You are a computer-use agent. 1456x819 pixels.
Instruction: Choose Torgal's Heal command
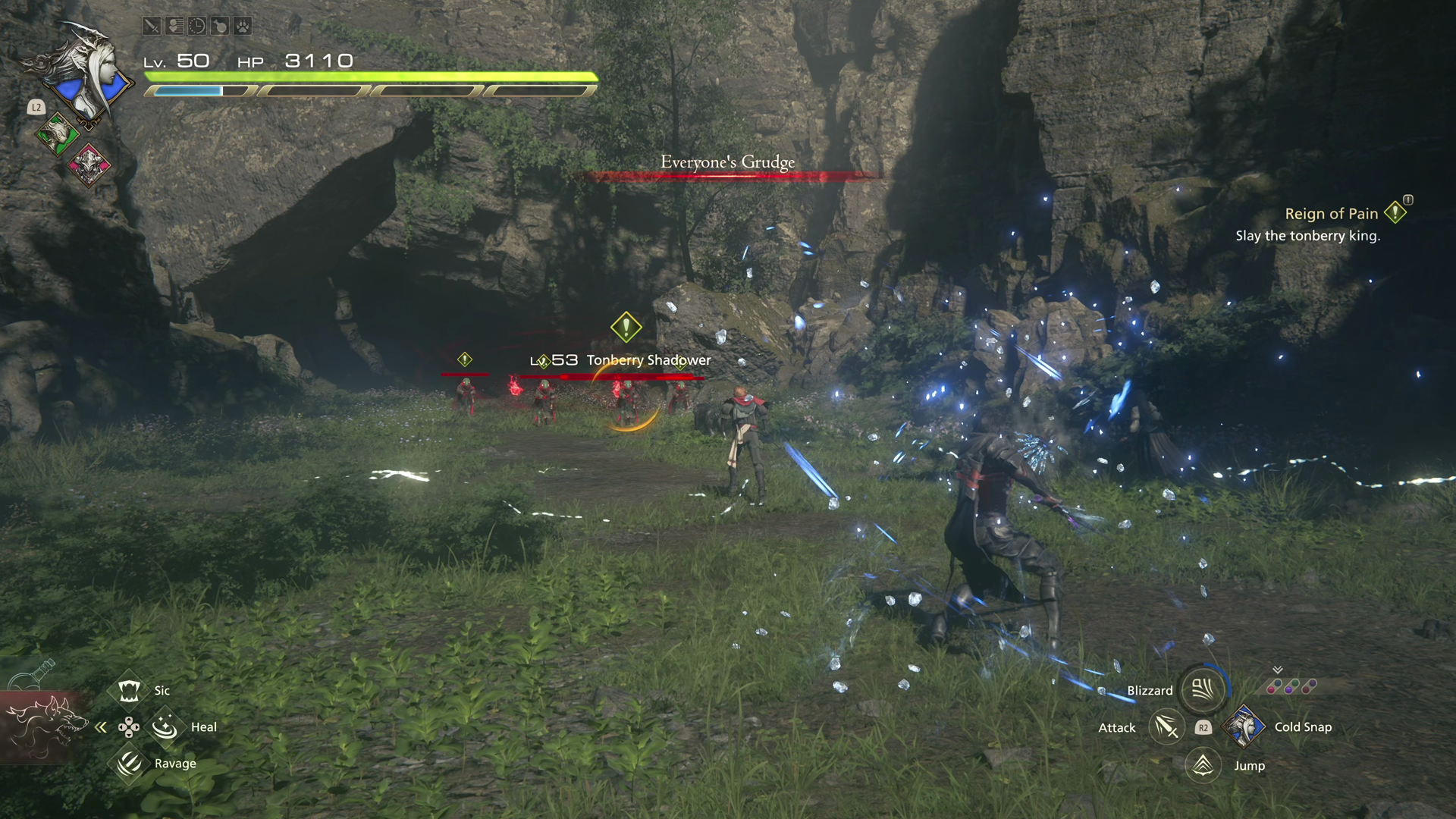coord(165,727)
